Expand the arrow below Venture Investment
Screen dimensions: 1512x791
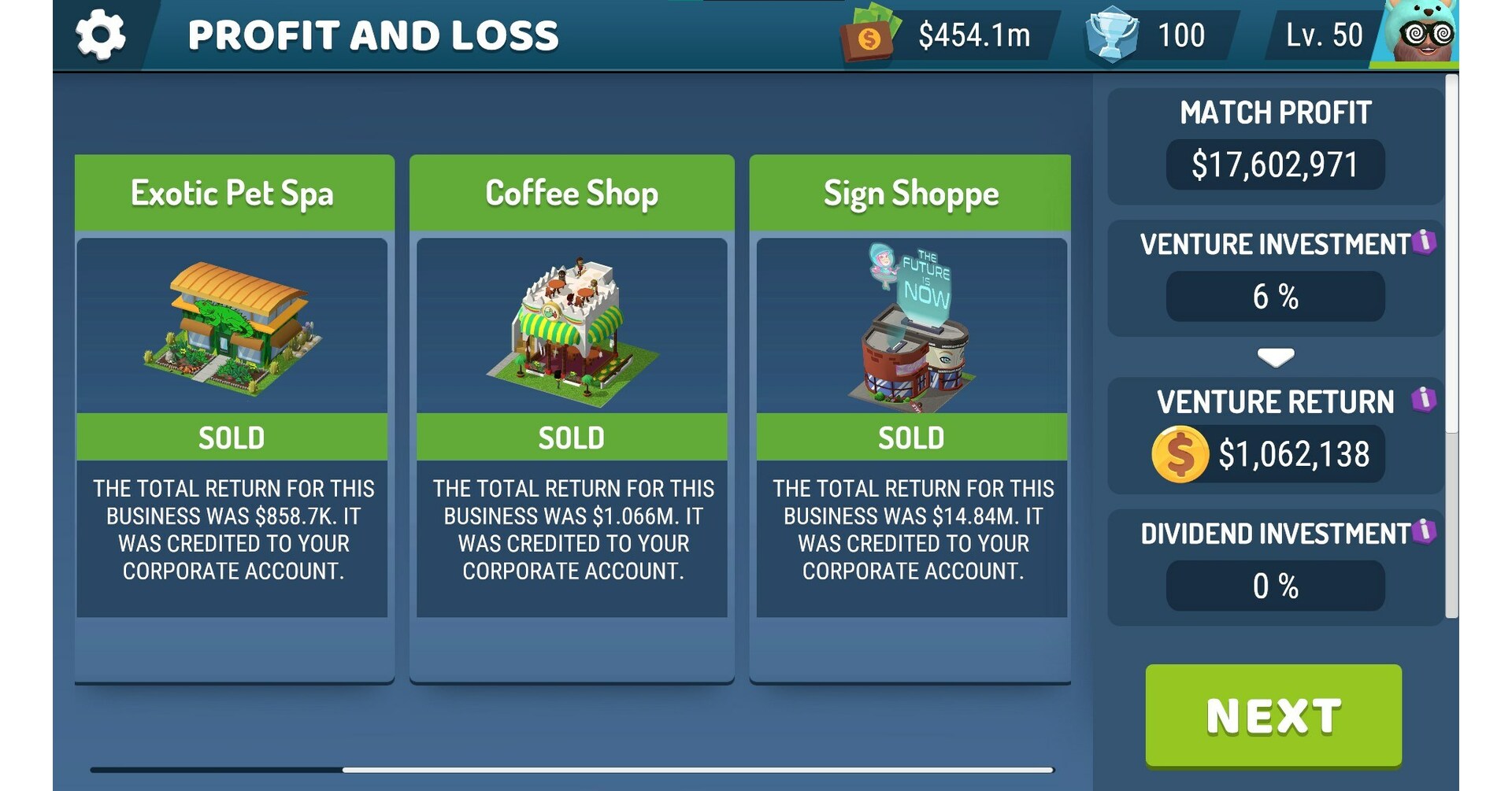click(x=1276, y=356)
